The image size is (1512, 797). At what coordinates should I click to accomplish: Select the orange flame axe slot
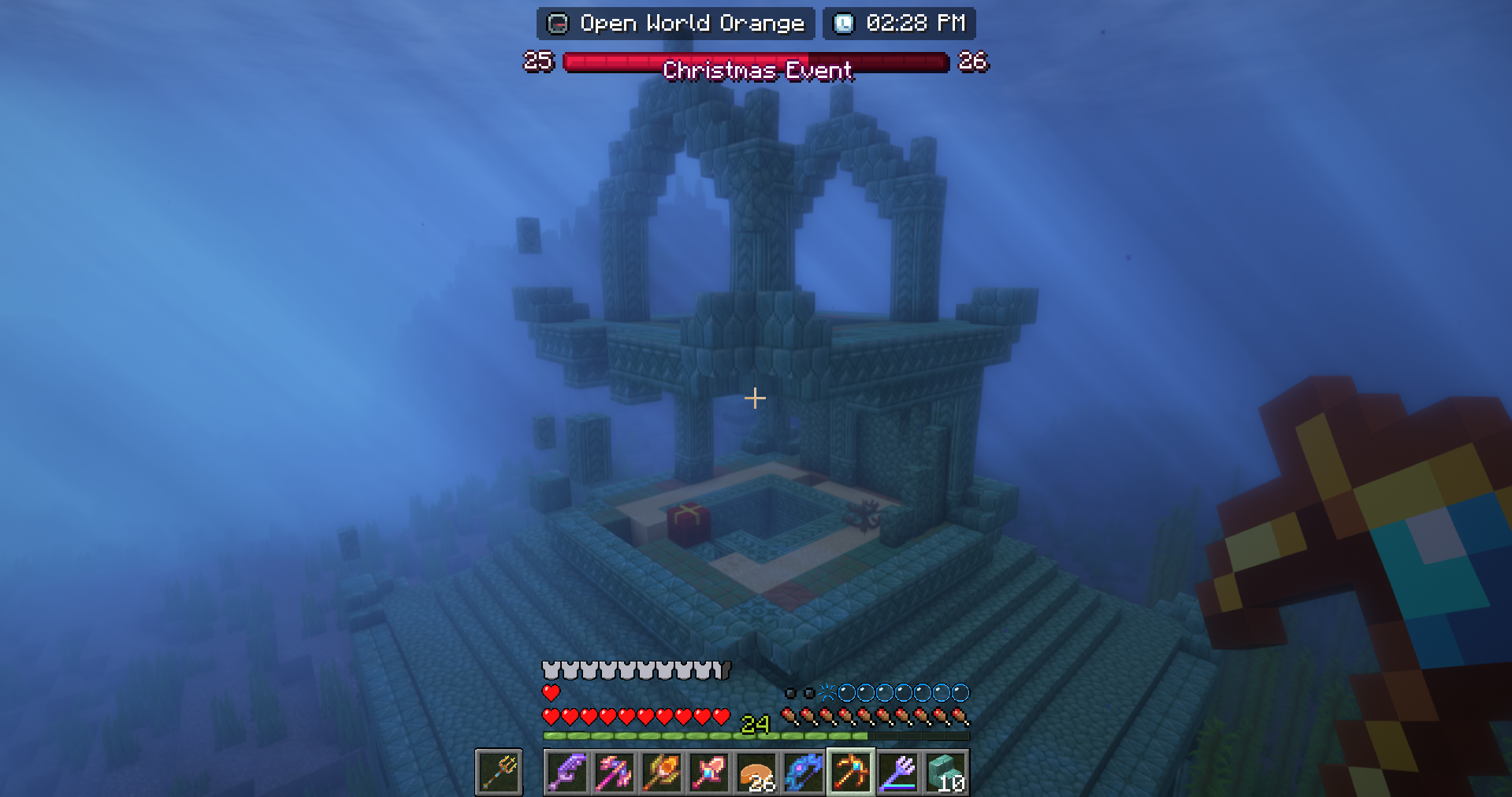(x=661, y=773)
